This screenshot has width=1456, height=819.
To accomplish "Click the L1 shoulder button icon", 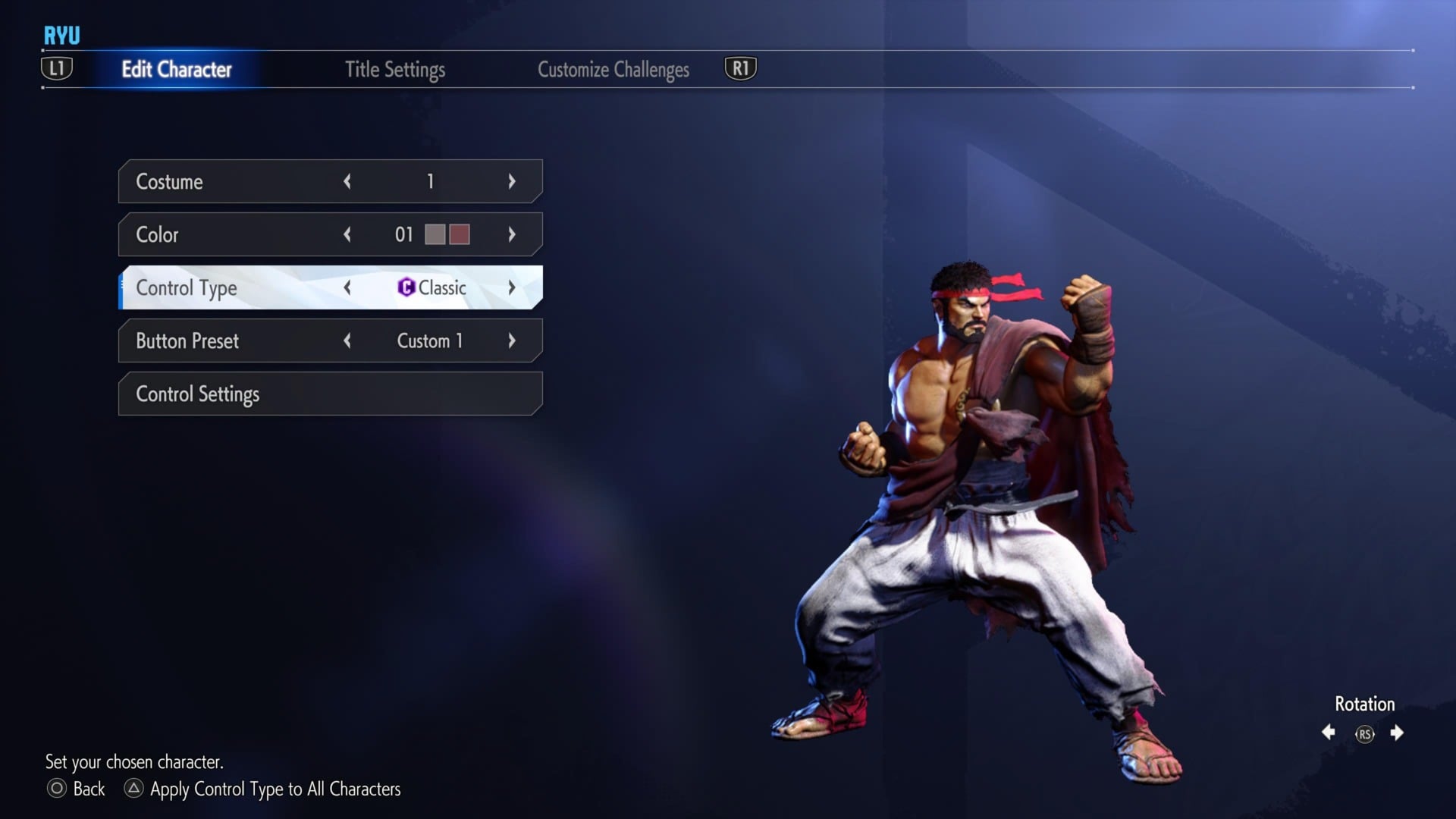I will (56, 67).
